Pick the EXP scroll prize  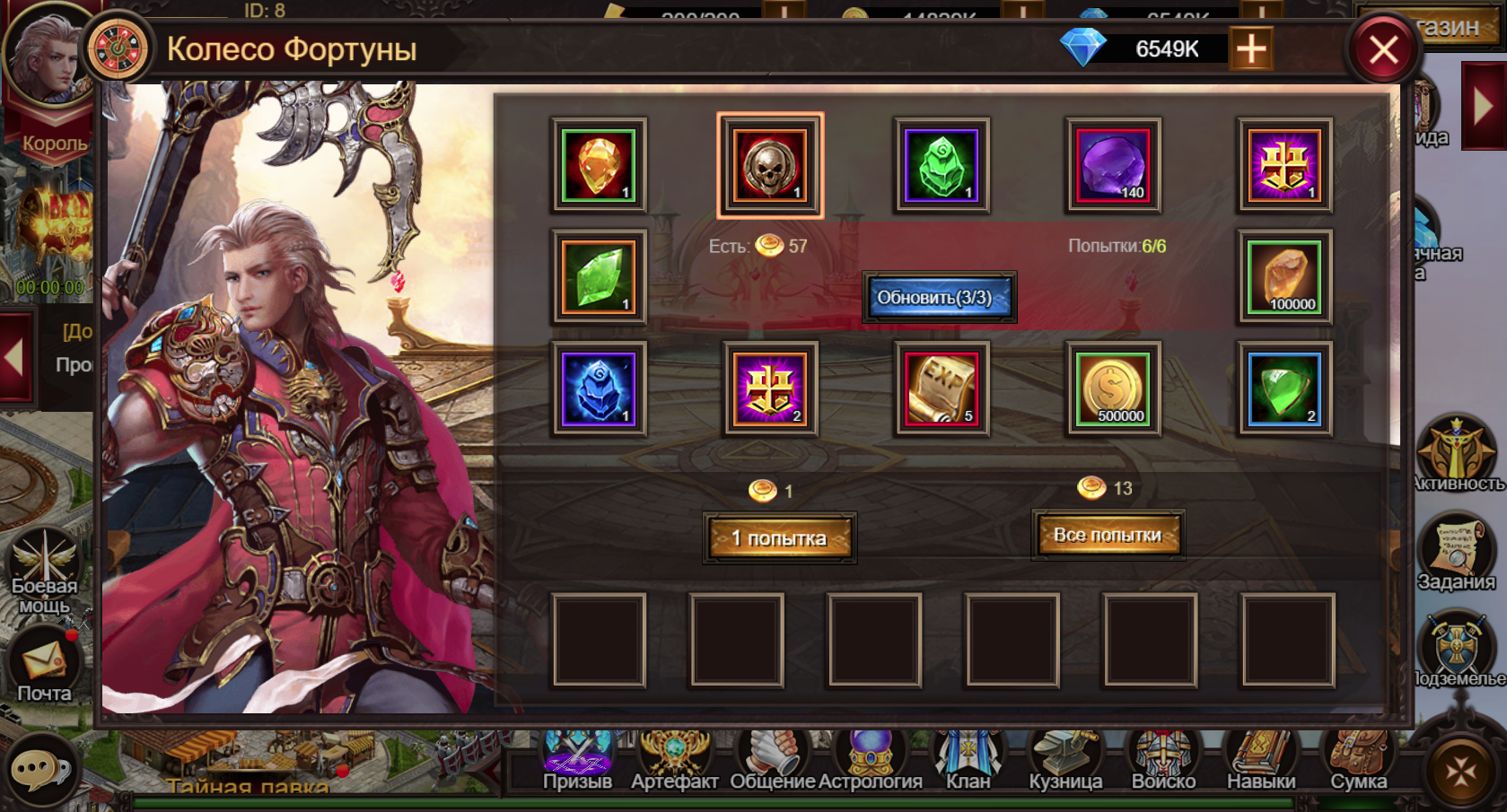(942, 389)
